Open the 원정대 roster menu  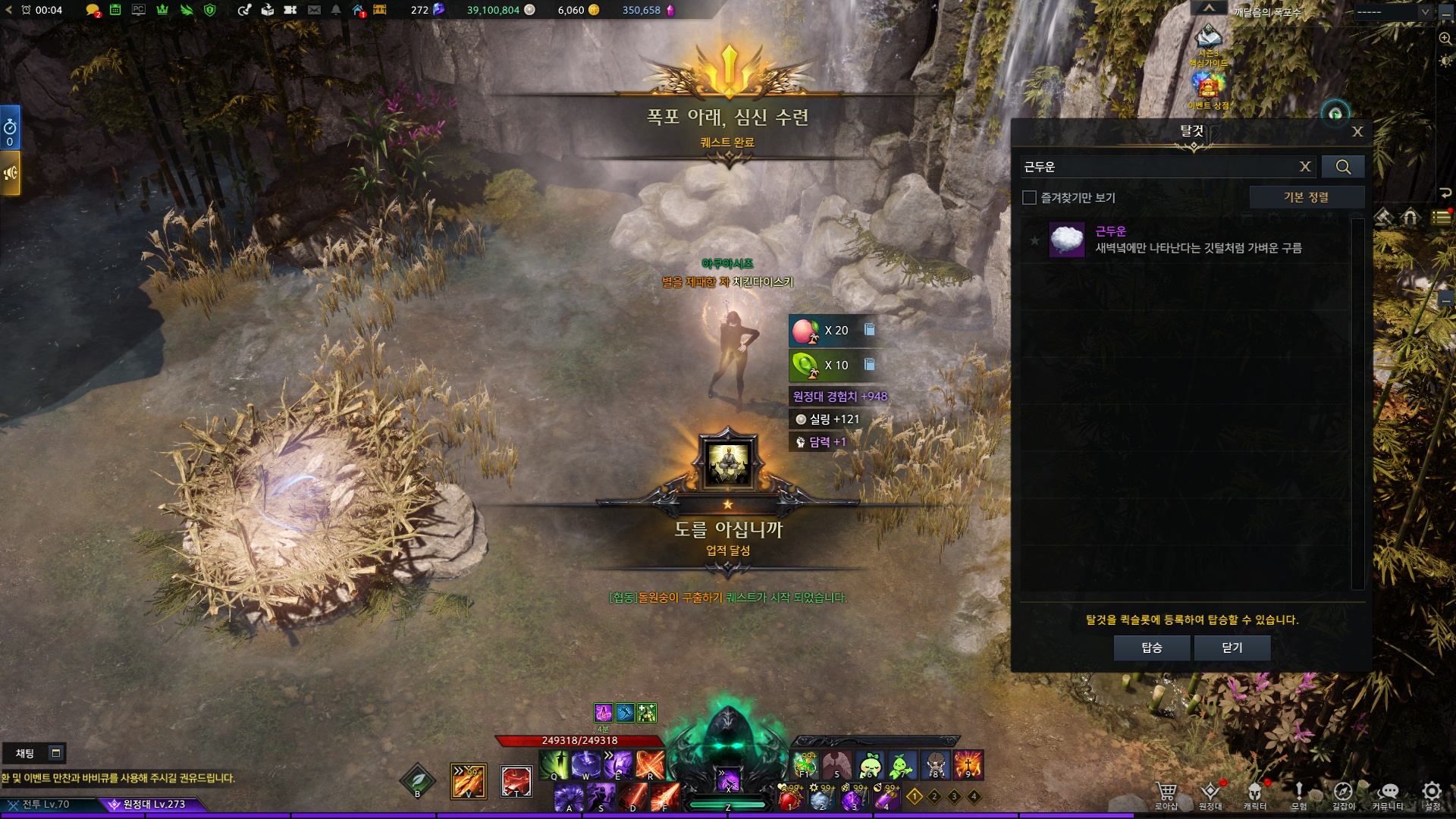tap(1210, 795)
